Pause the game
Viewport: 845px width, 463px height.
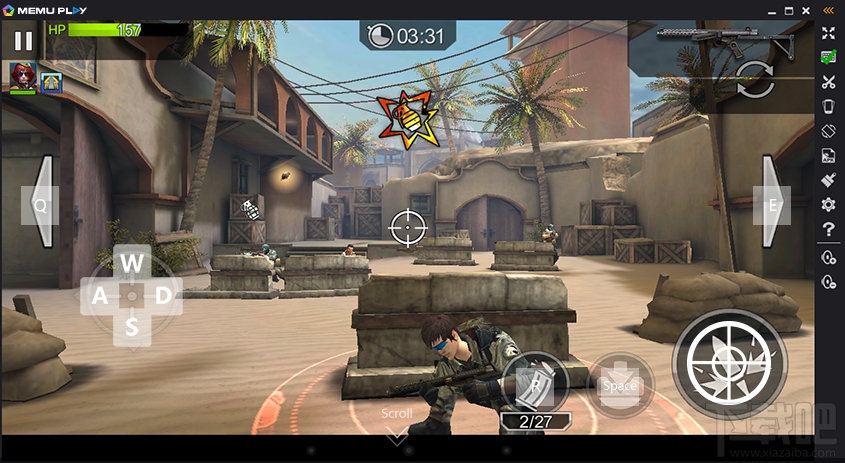23,41
